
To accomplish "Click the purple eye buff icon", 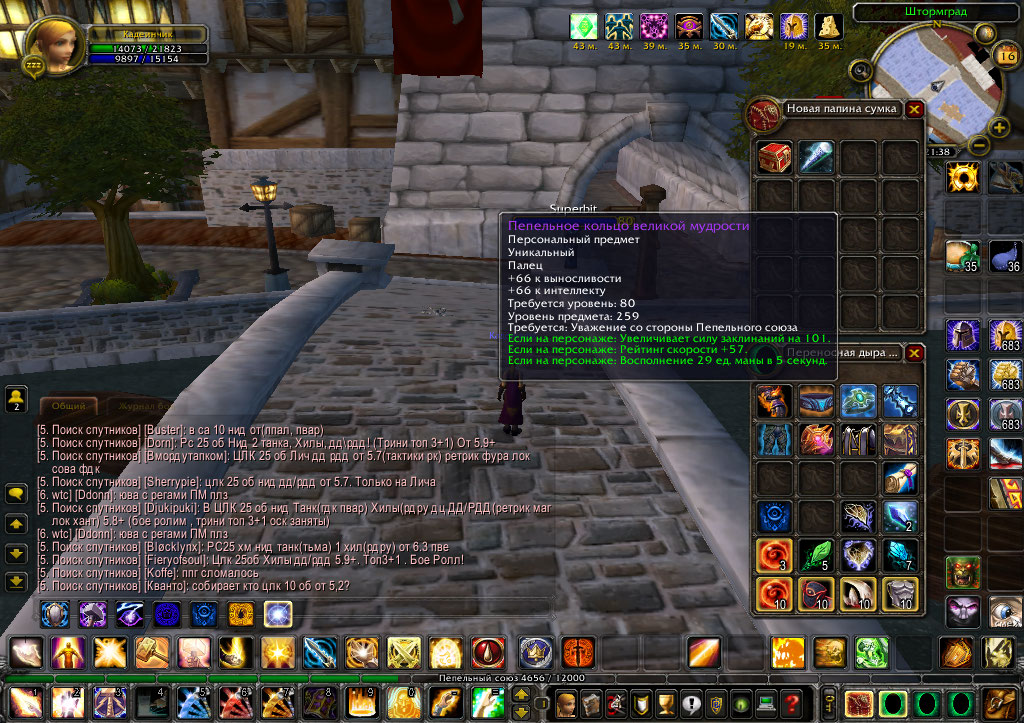I will coord(692,27).
